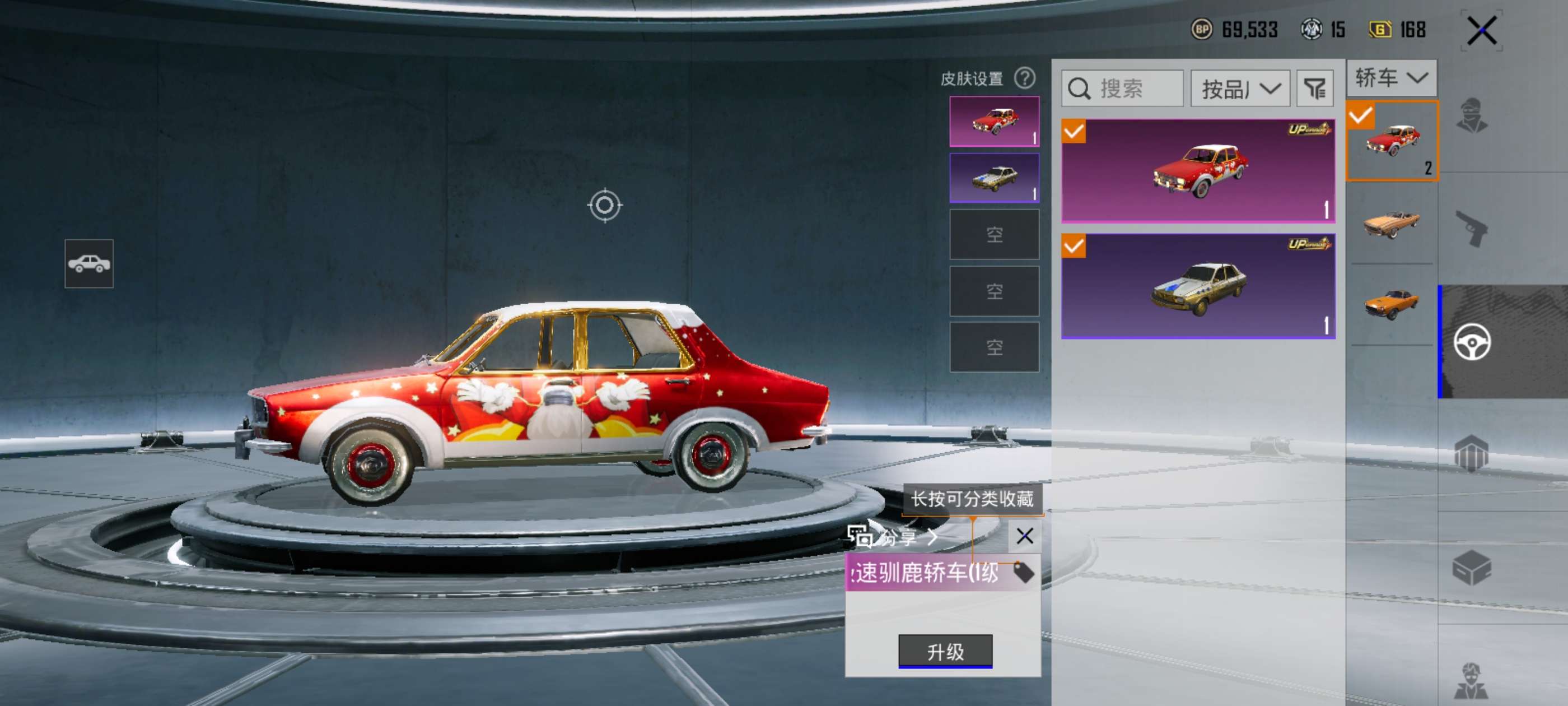
Task: Switch to the character outfit category
Action: 1472,115
